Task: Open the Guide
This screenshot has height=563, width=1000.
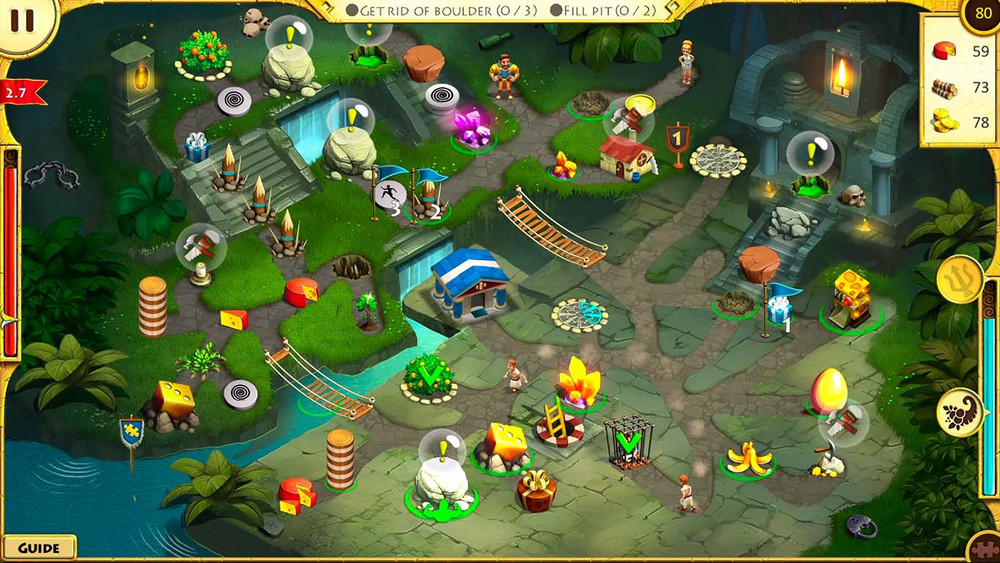Action: click(x=39, y=547)
